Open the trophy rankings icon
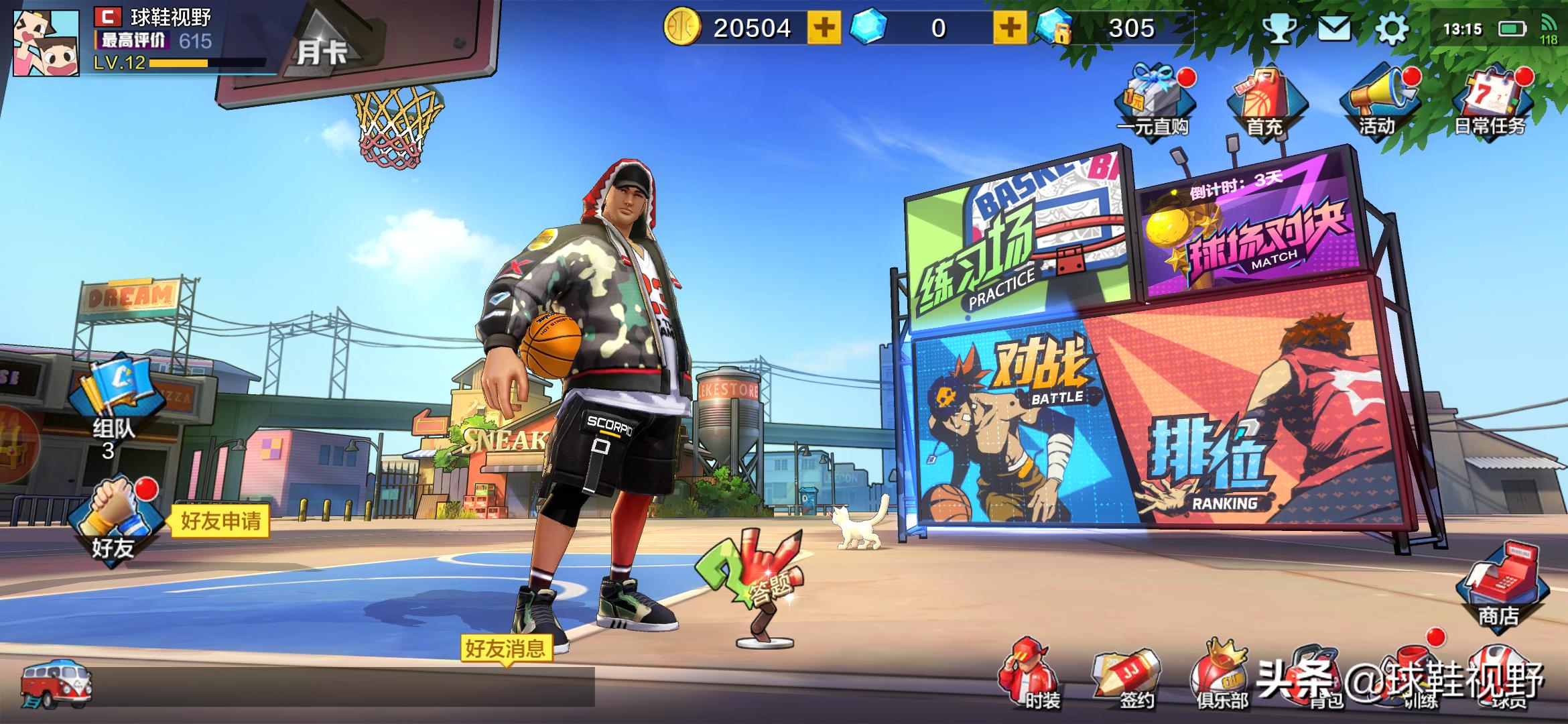The height and width of the screenshot is (724, 1568). pos(1279,29)
